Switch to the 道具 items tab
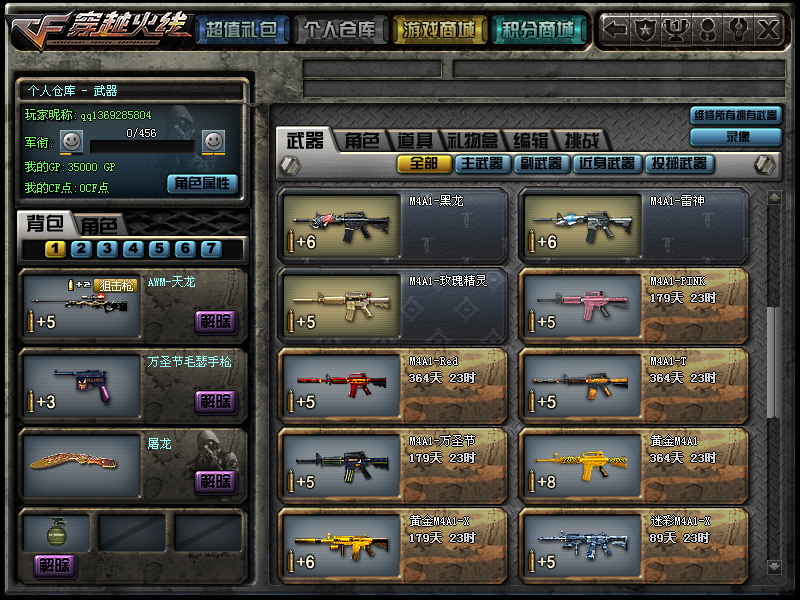 coord(414,141)
